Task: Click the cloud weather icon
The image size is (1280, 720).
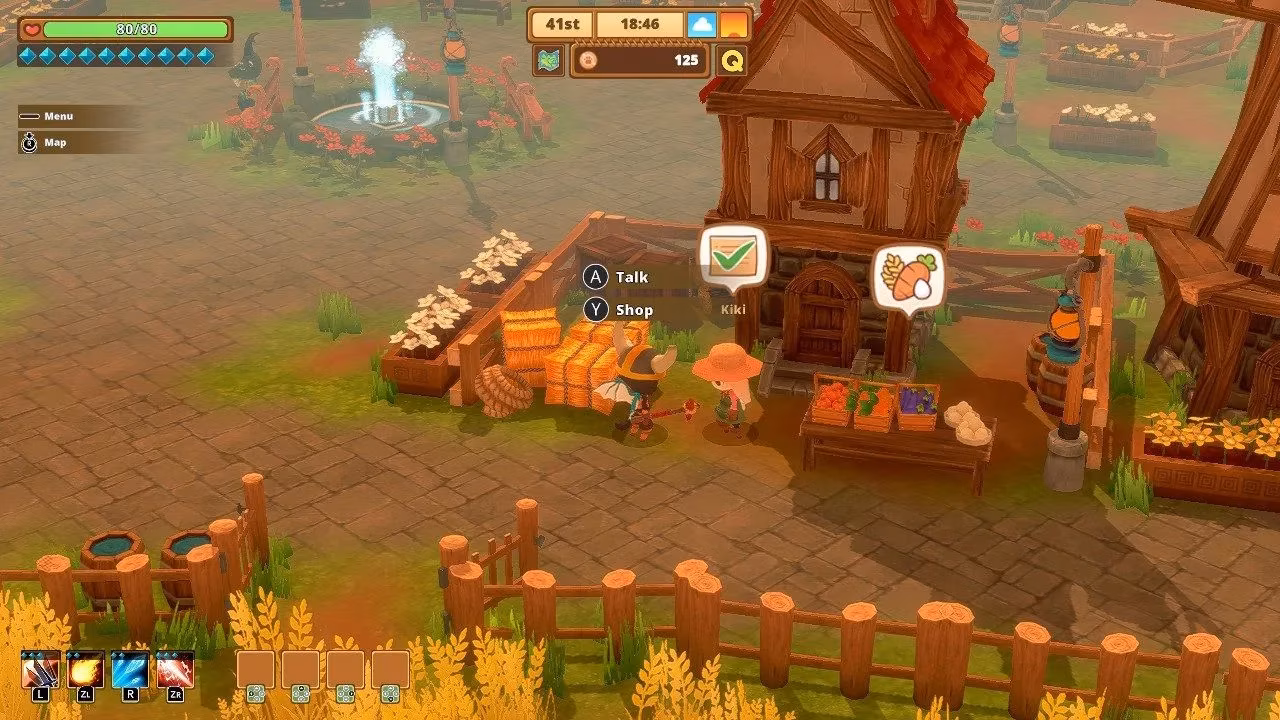Action: tap(702, 24)
